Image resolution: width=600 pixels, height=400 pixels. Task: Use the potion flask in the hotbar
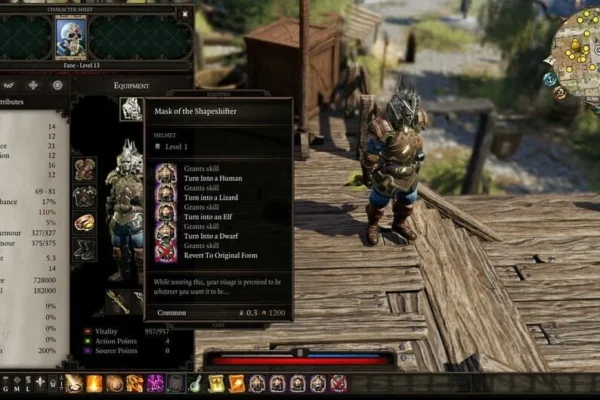(196, 383)
